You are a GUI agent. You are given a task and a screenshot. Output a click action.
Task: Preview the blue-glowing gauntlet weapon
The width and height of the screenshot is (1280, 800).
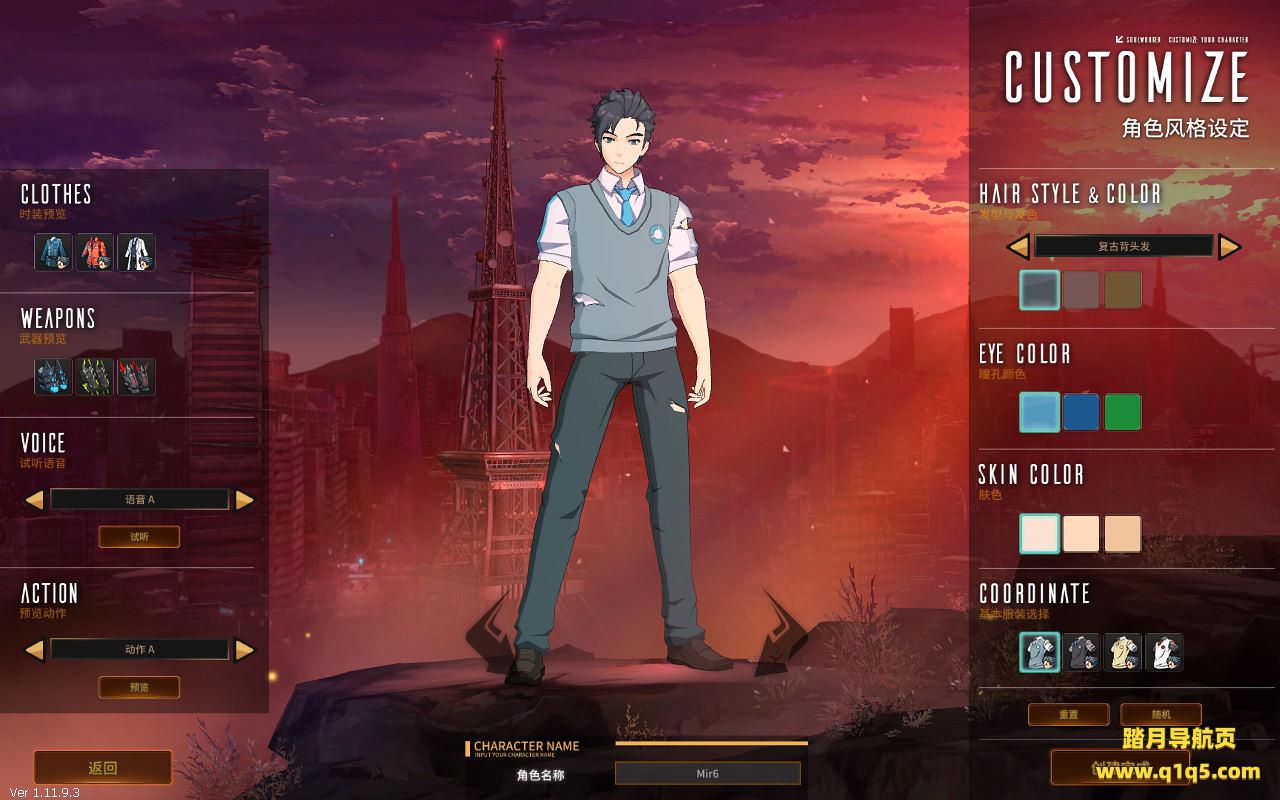click(54, 377)
